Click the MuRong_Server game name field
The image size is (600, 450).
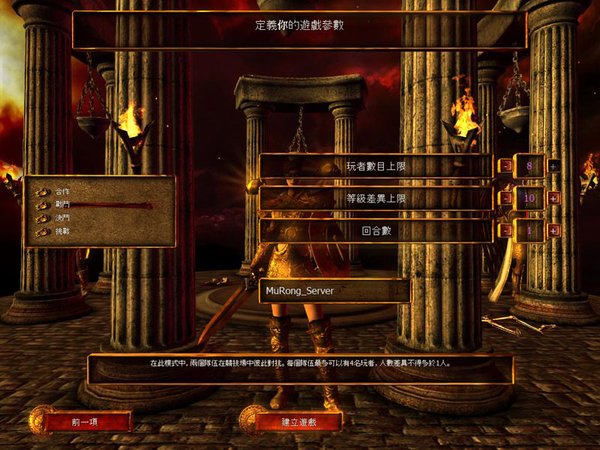[x=334, y=291]
